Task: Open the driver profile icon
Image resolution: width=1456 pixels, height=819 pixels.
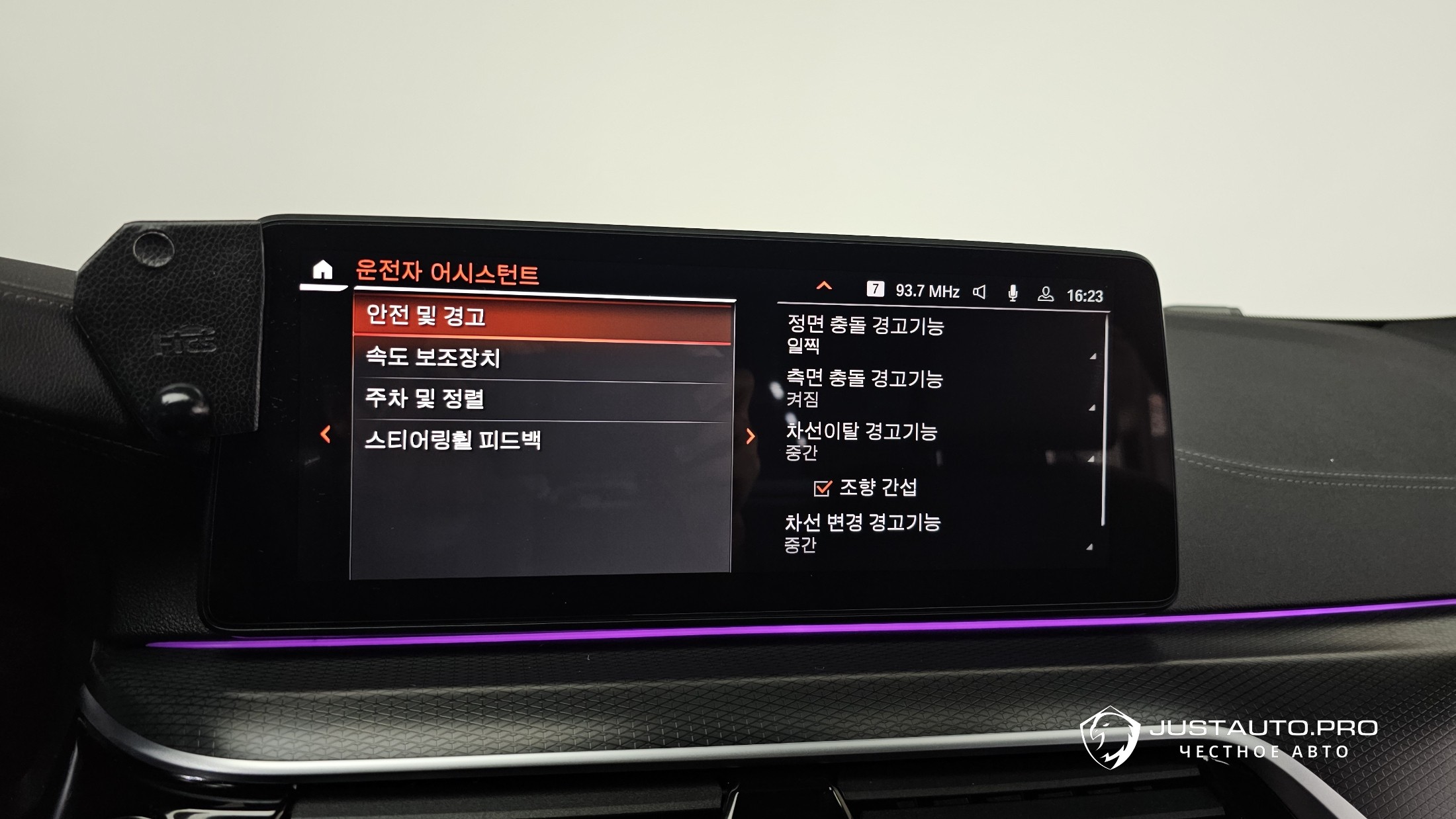Action: click(x=1046, y=294)
